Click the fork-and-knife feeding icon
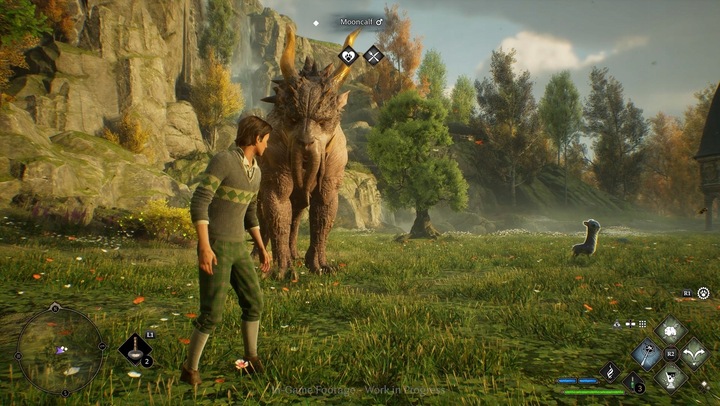The width and height of the screenshot is (720, 406). [373, 56]
